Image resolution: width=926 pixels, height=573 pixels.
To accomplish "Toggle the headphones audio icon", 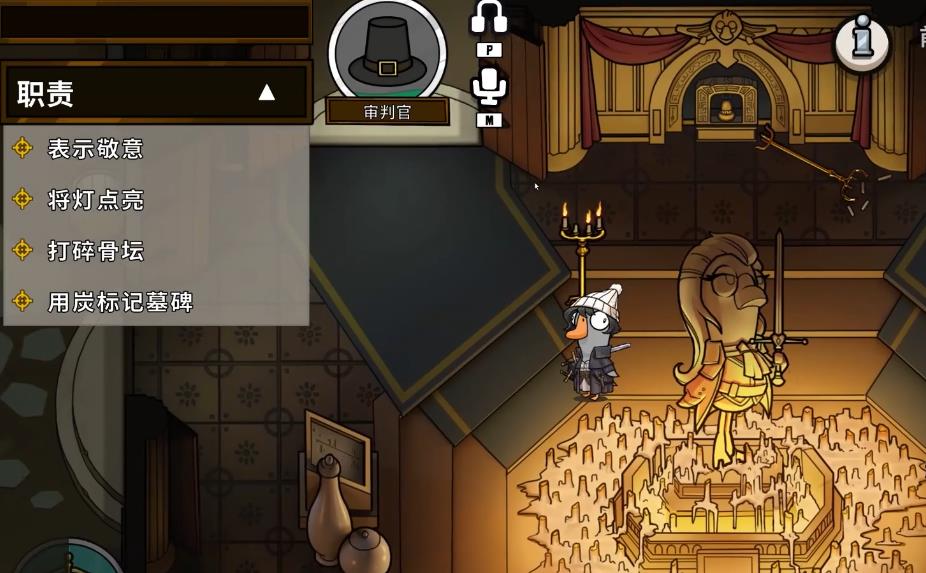I will coord(489,18).
